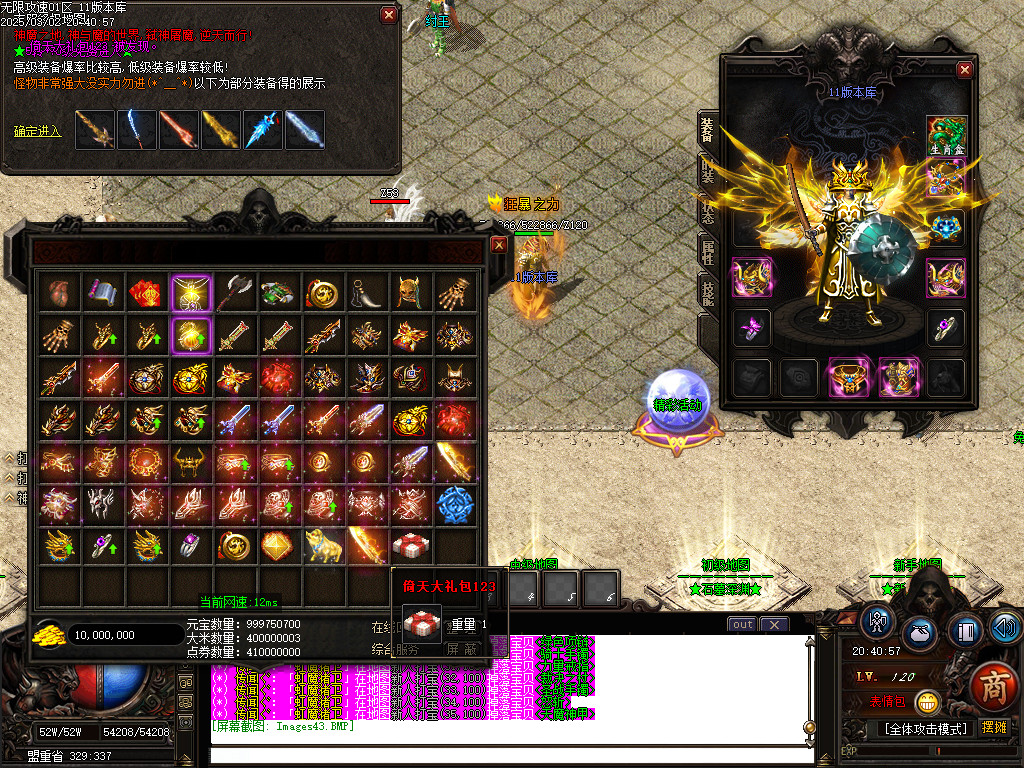Open the 表情包 smiley emoji button

pyautogui.click(x=929, y=702)
